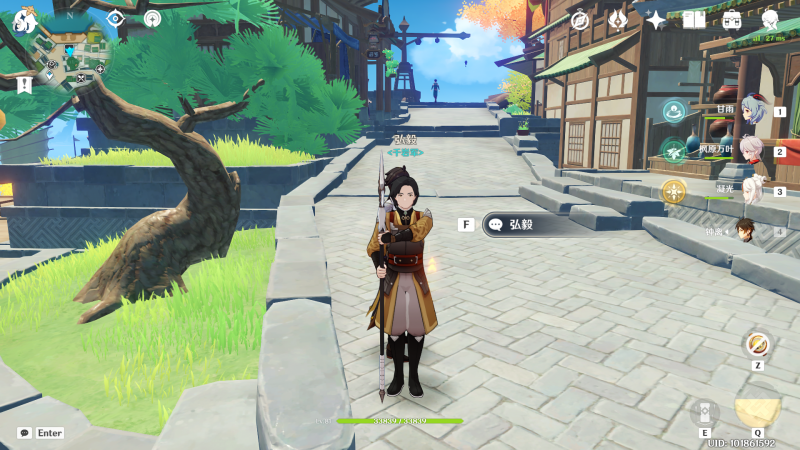The image size is (800, 450).
Task: Open the character screen head icon
Action: tap(770, 20)
